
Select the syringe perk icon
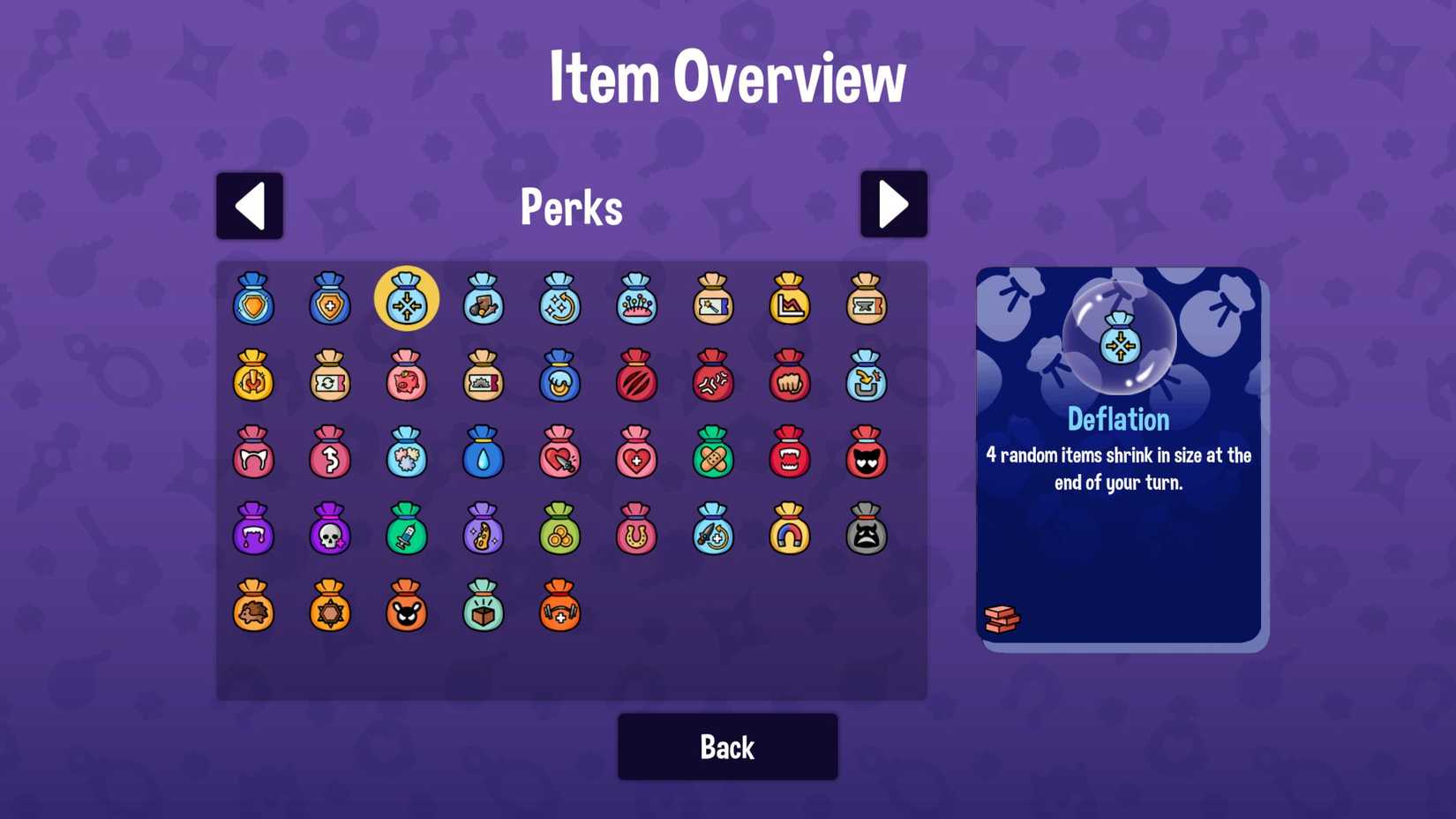click(407, 531)
